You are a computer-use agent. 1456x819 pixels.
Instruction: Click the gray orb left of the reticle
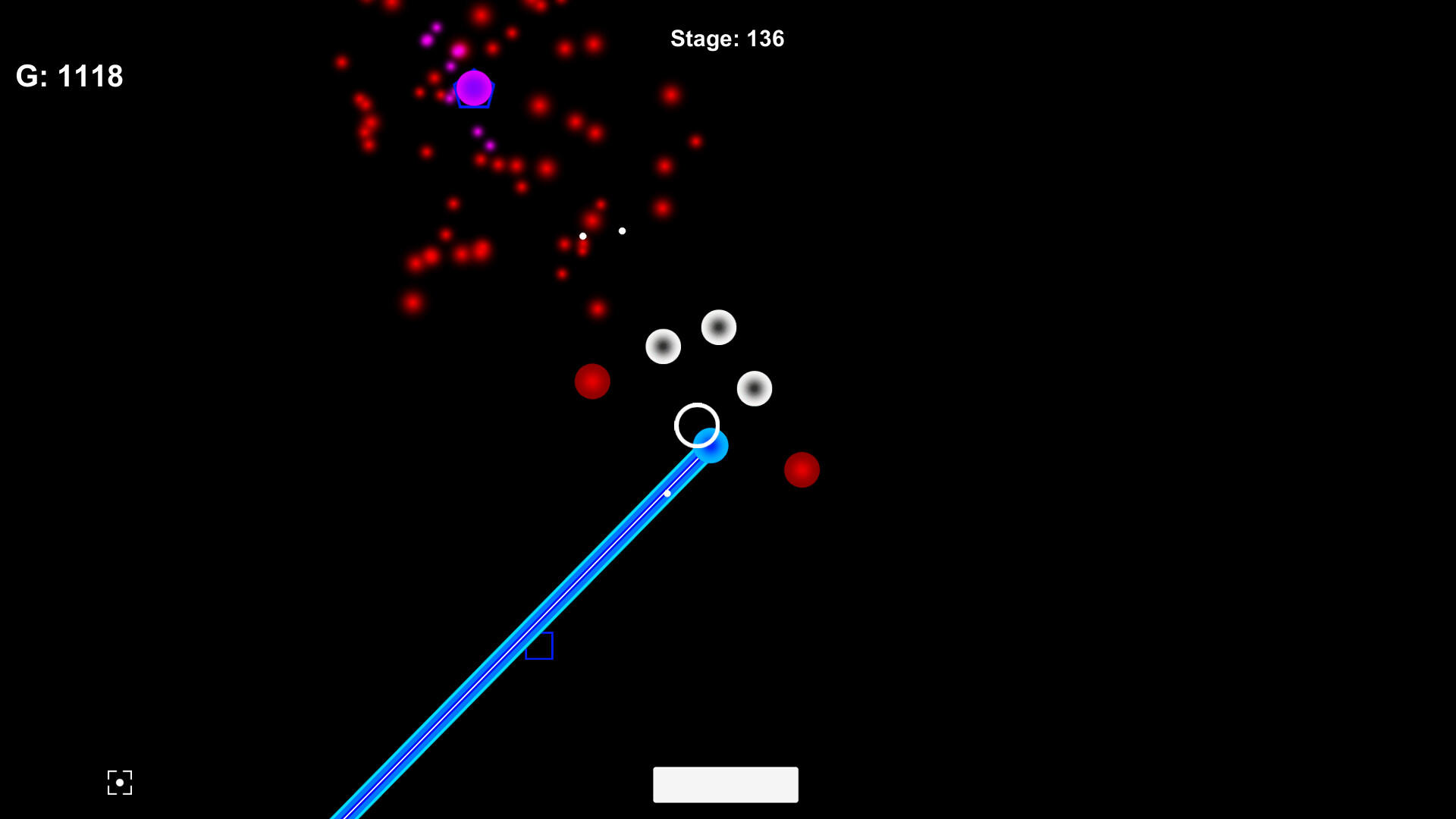[663, 347]
